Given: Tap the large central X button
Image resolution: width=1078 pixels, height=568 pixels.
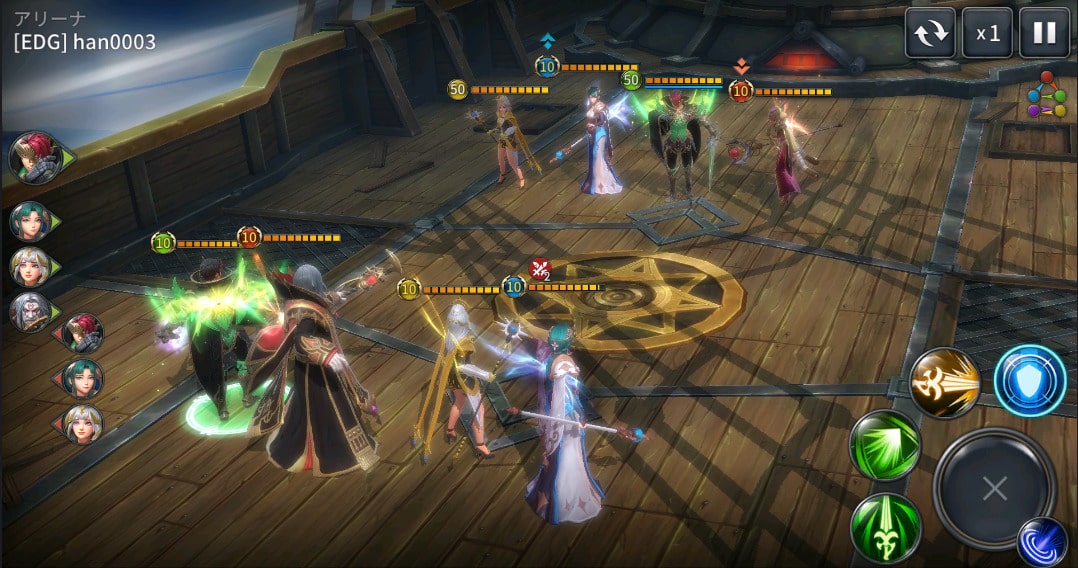Looking at the screenshot, I should [x=994, y=489].
